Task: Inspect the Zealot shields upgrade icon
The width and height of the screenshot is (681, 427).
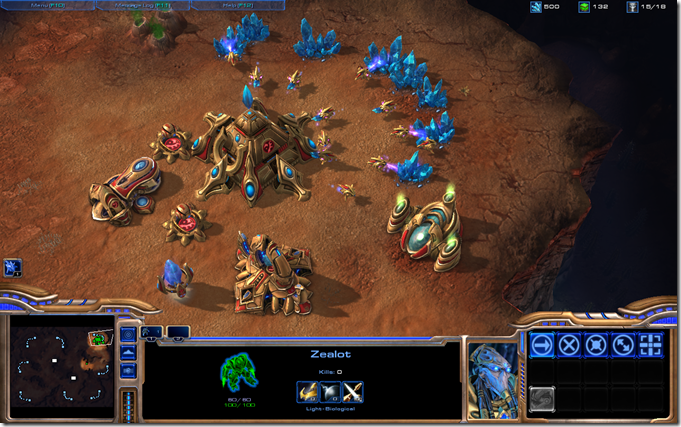Action: tap(330, 392)
